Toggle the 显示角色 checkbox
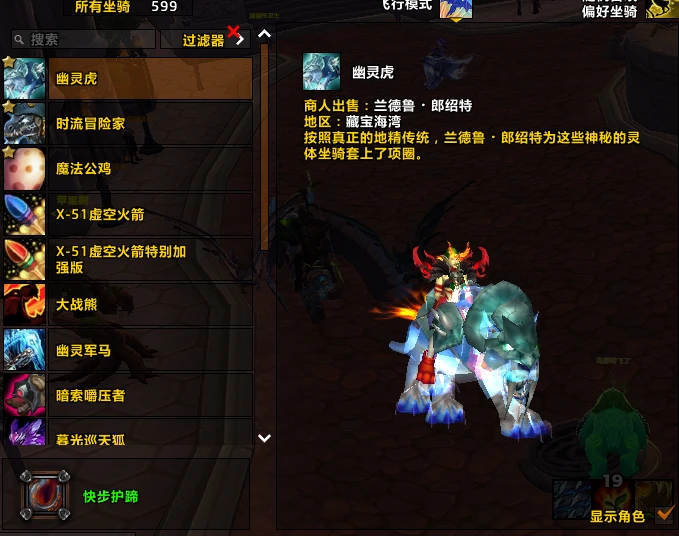The width and height of the screenshot is (679, 536). coord(665,516)
